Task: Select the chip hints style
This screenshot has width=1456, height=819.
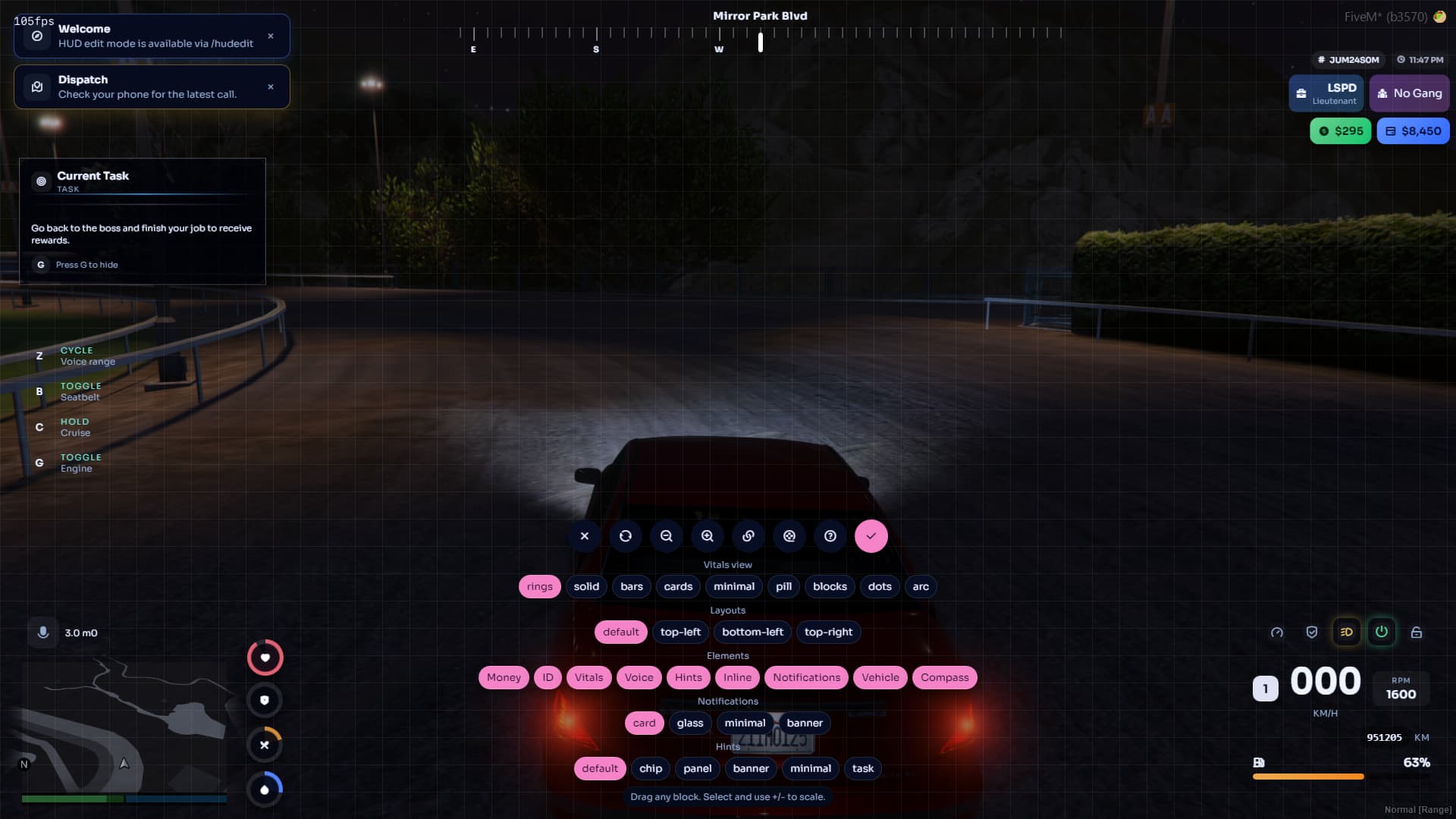Action: [651, 768]
